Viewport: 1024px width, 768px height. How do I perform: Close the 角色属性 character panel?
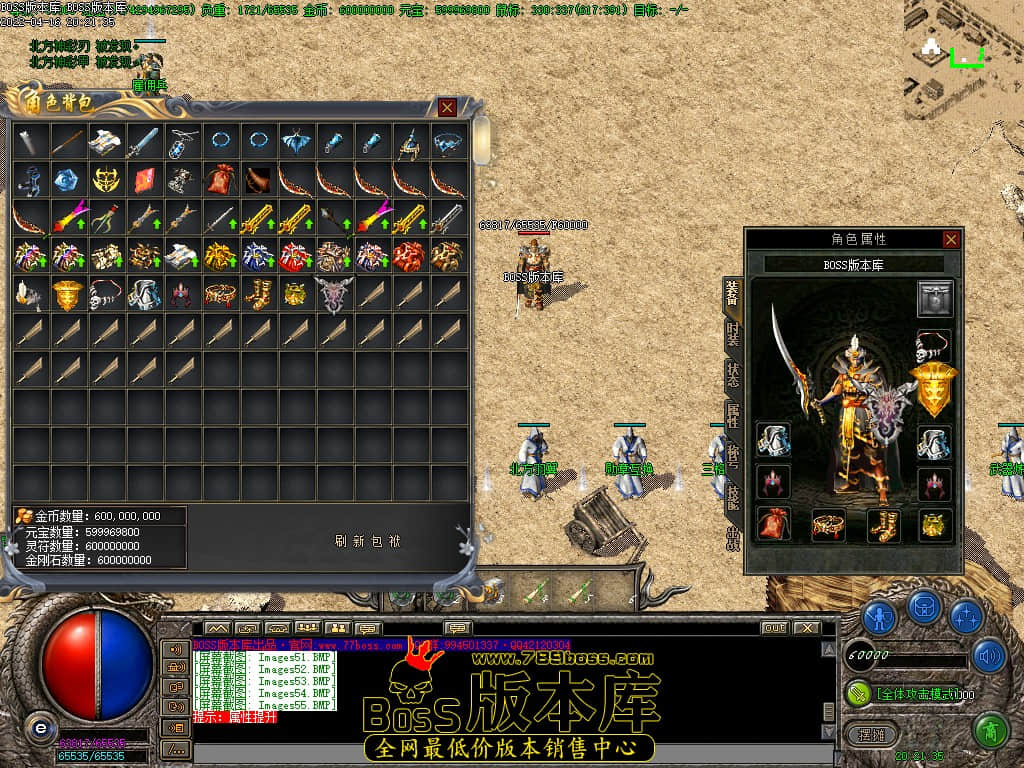click(x=951, y=239)
